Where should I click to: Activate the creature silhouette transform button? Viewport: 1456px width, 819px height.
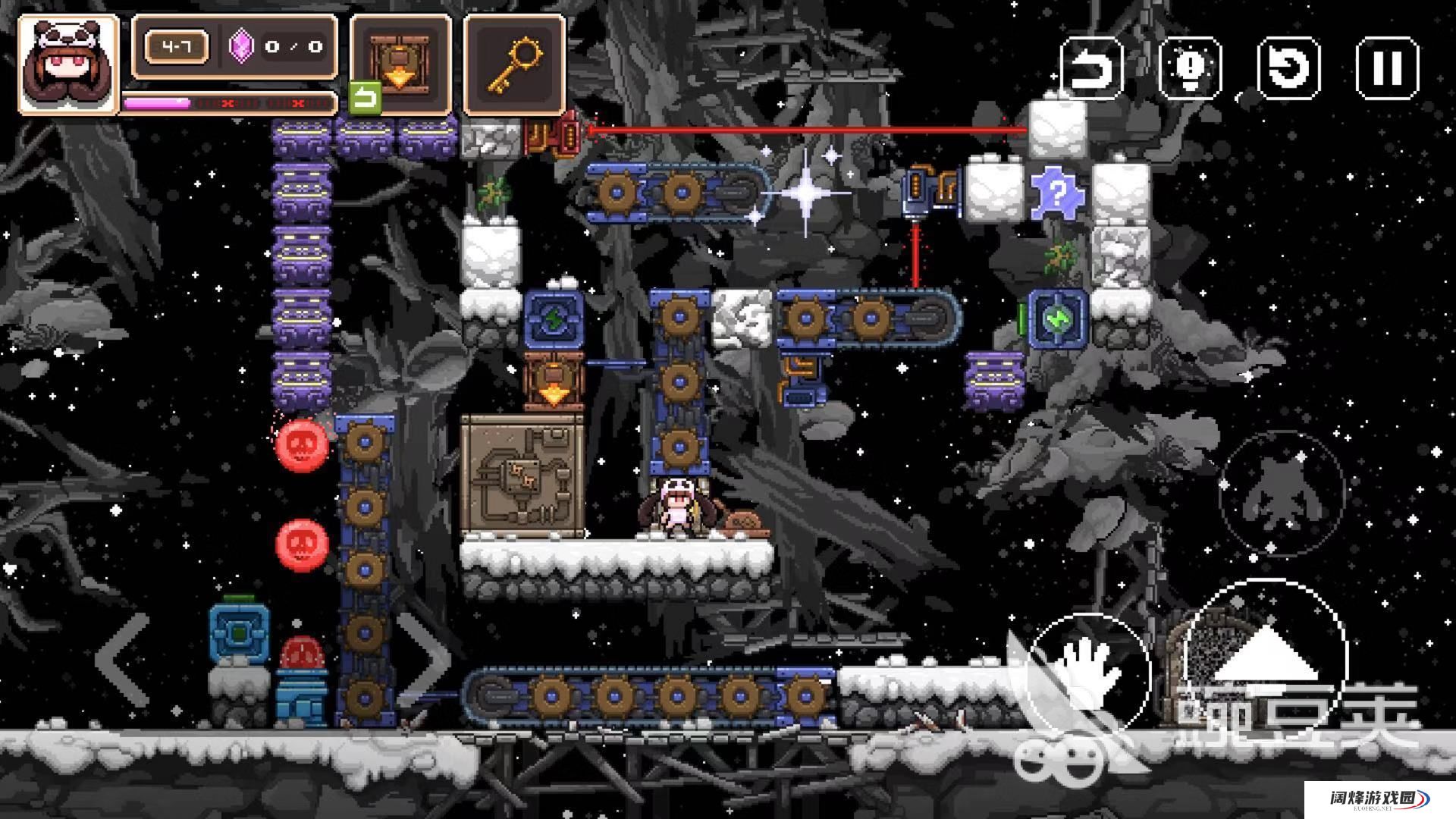pos(1282,493)
